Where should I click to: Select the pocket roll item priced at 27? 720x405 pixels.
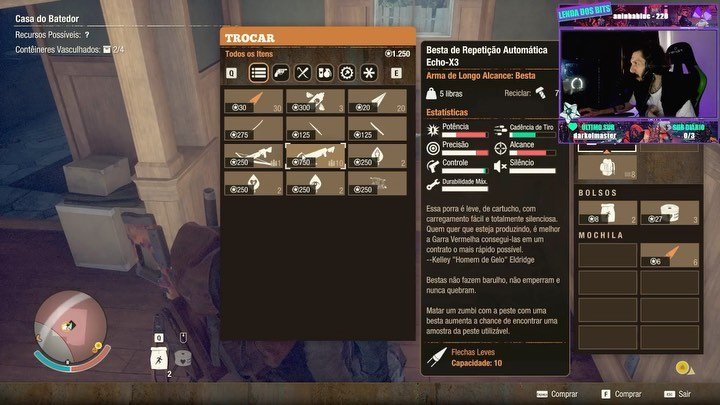coord(669,213)
